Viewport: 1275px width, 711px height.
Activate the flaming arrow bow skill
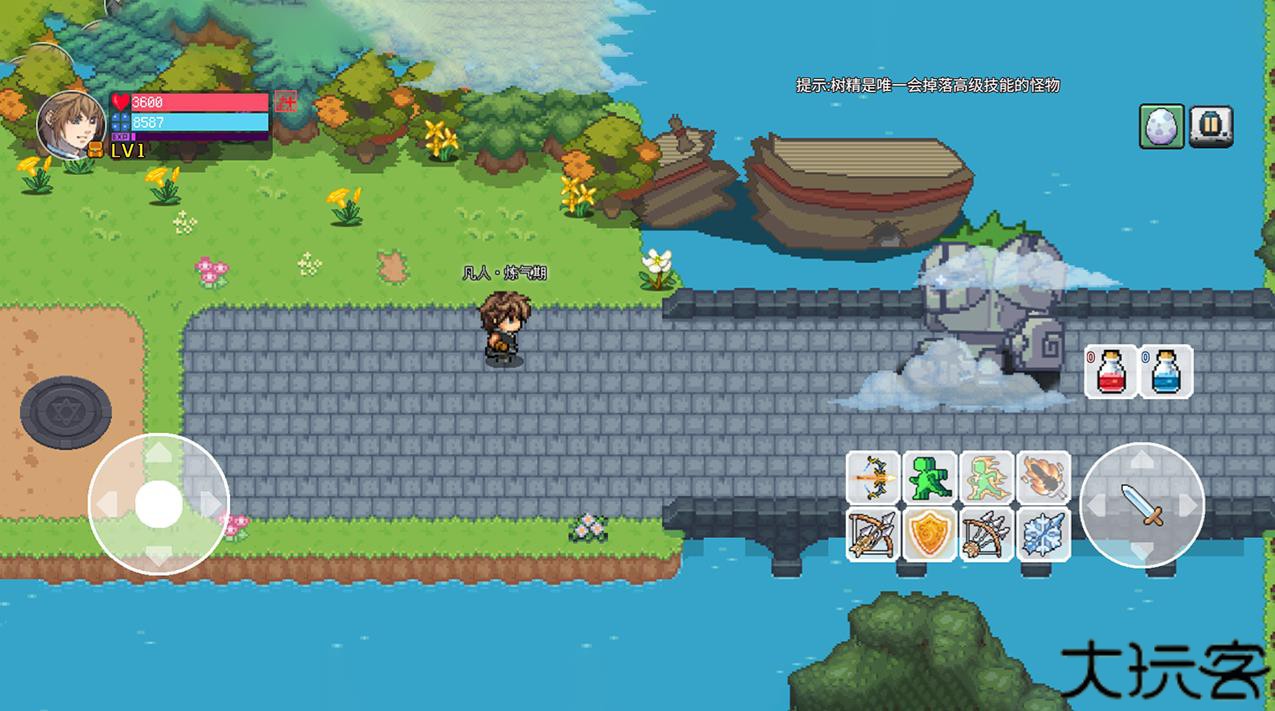[872, 478]
